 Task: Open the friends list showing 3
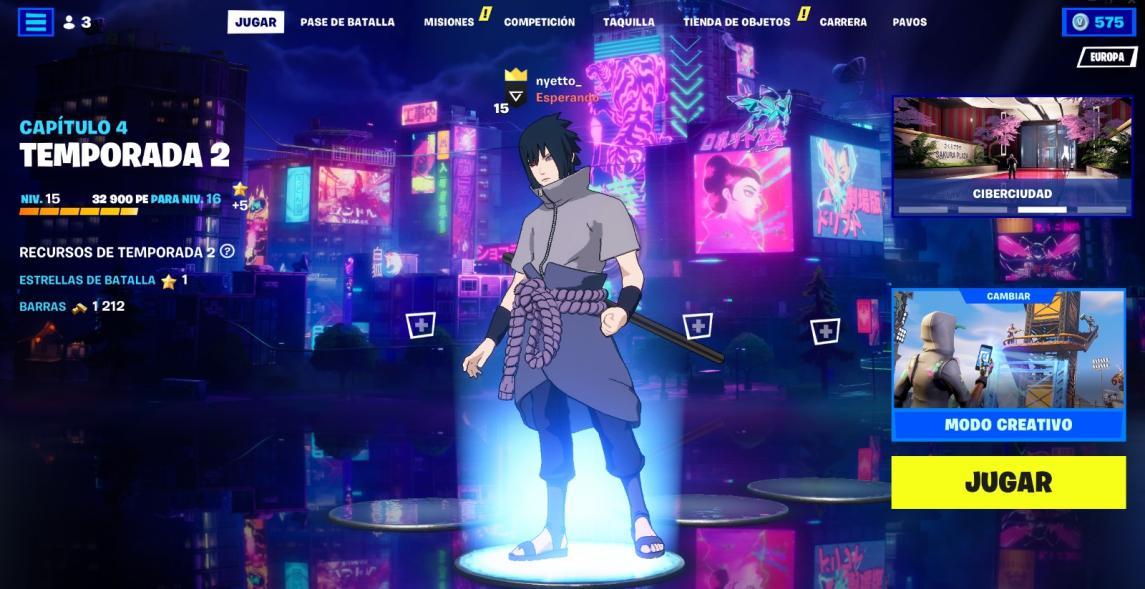77,22
